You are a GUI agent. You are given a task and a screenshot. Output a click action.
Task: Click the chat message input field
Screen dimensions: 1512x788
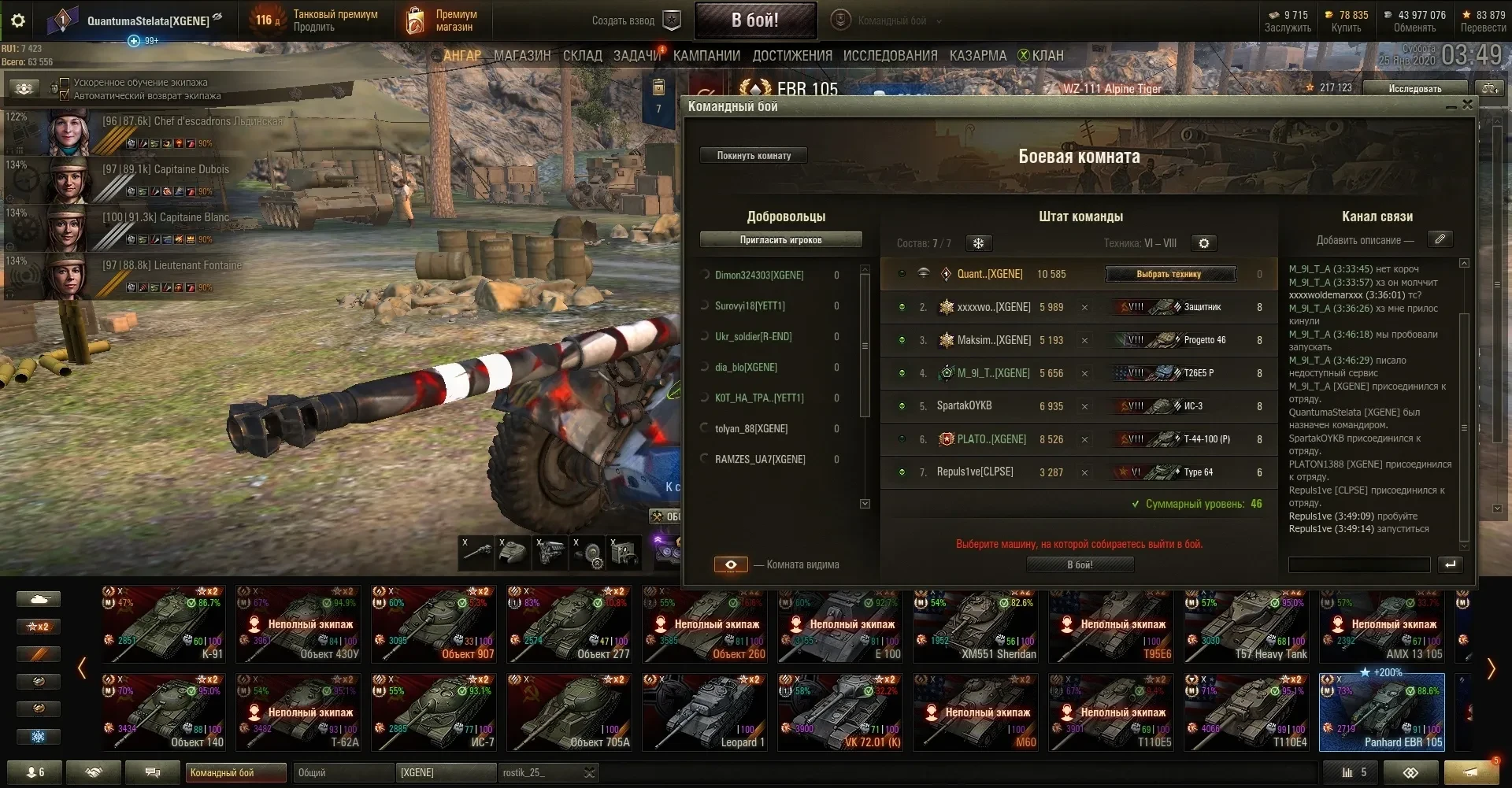pos(1358,564)
